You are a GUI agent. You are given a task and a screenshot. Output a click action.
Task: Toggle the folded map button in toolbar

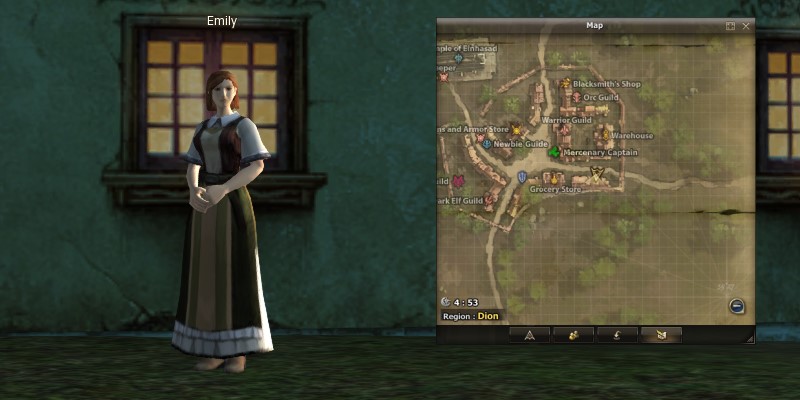pos(661,335)
